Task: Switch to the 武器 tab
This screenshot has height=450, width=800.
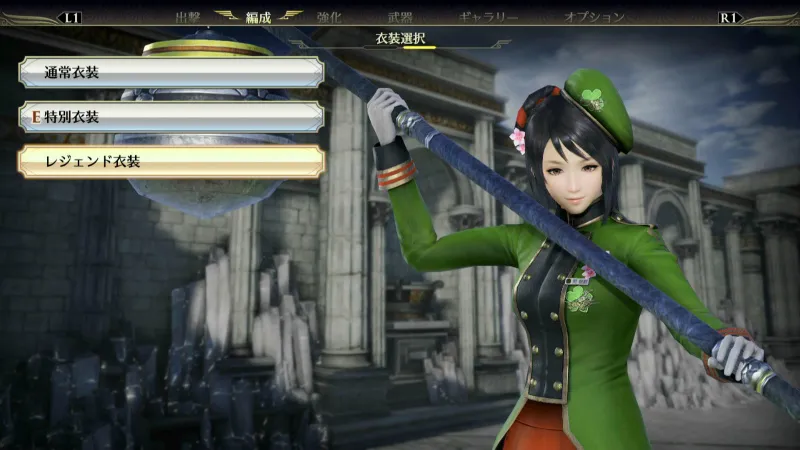Action: pos(400,17)
